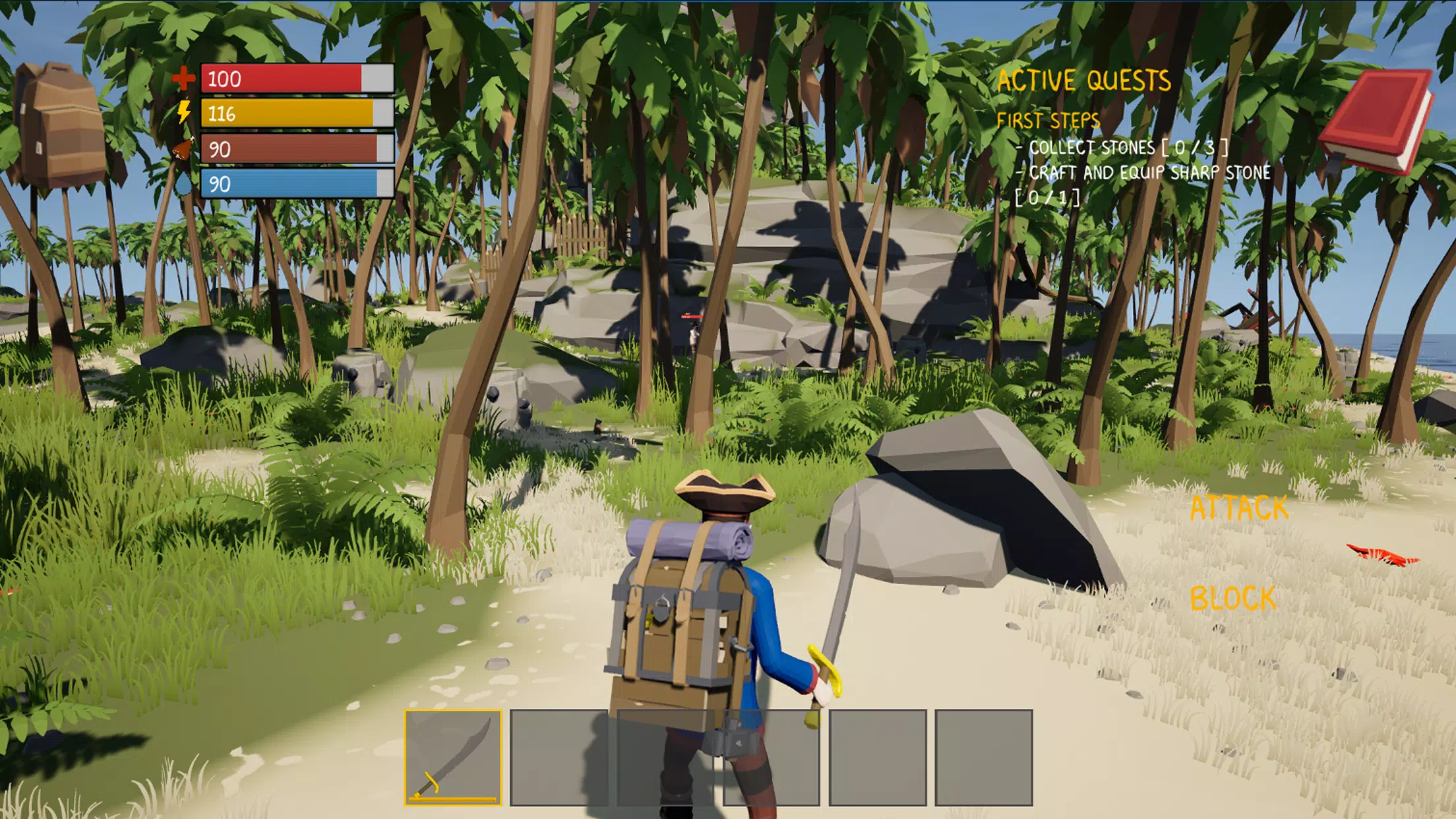Tap the Block button

pyautogui.click(x=1232, y=599)
